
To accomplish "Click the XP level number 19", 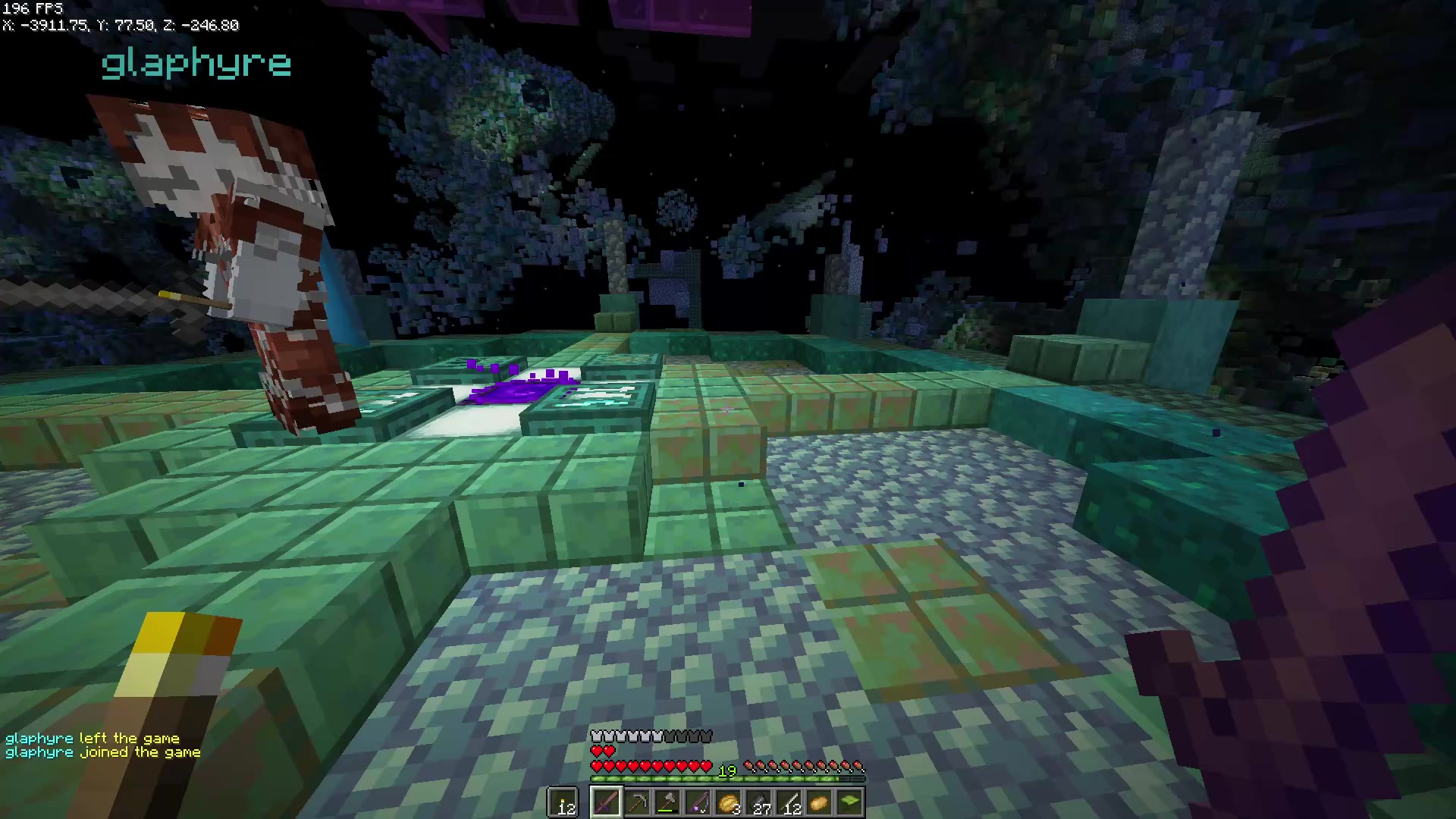I will tap(726, 770).
